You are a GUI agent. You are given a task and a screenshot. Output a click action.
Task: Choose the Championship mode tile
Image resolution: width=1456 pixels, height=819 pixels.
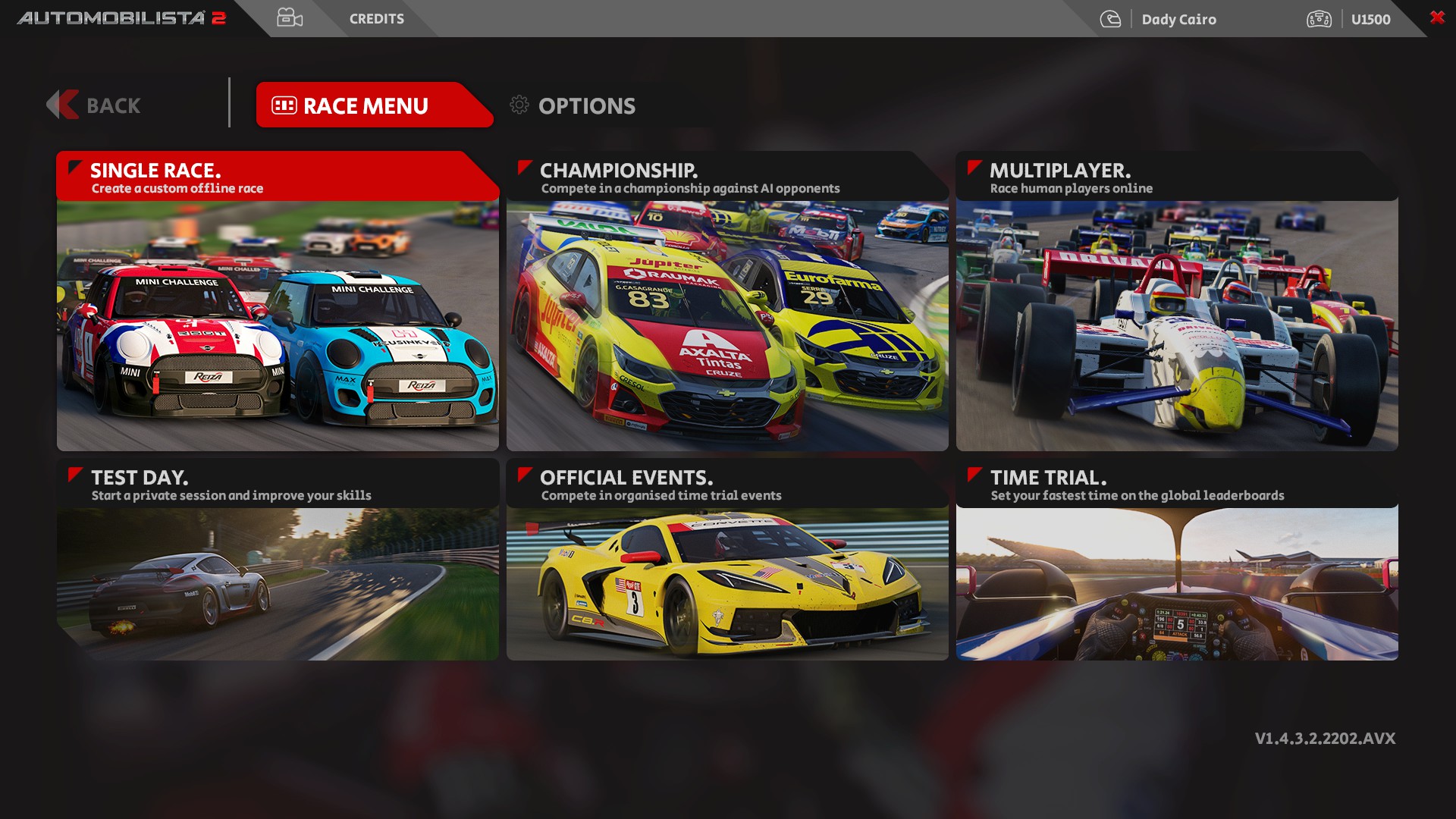[727, 303]
